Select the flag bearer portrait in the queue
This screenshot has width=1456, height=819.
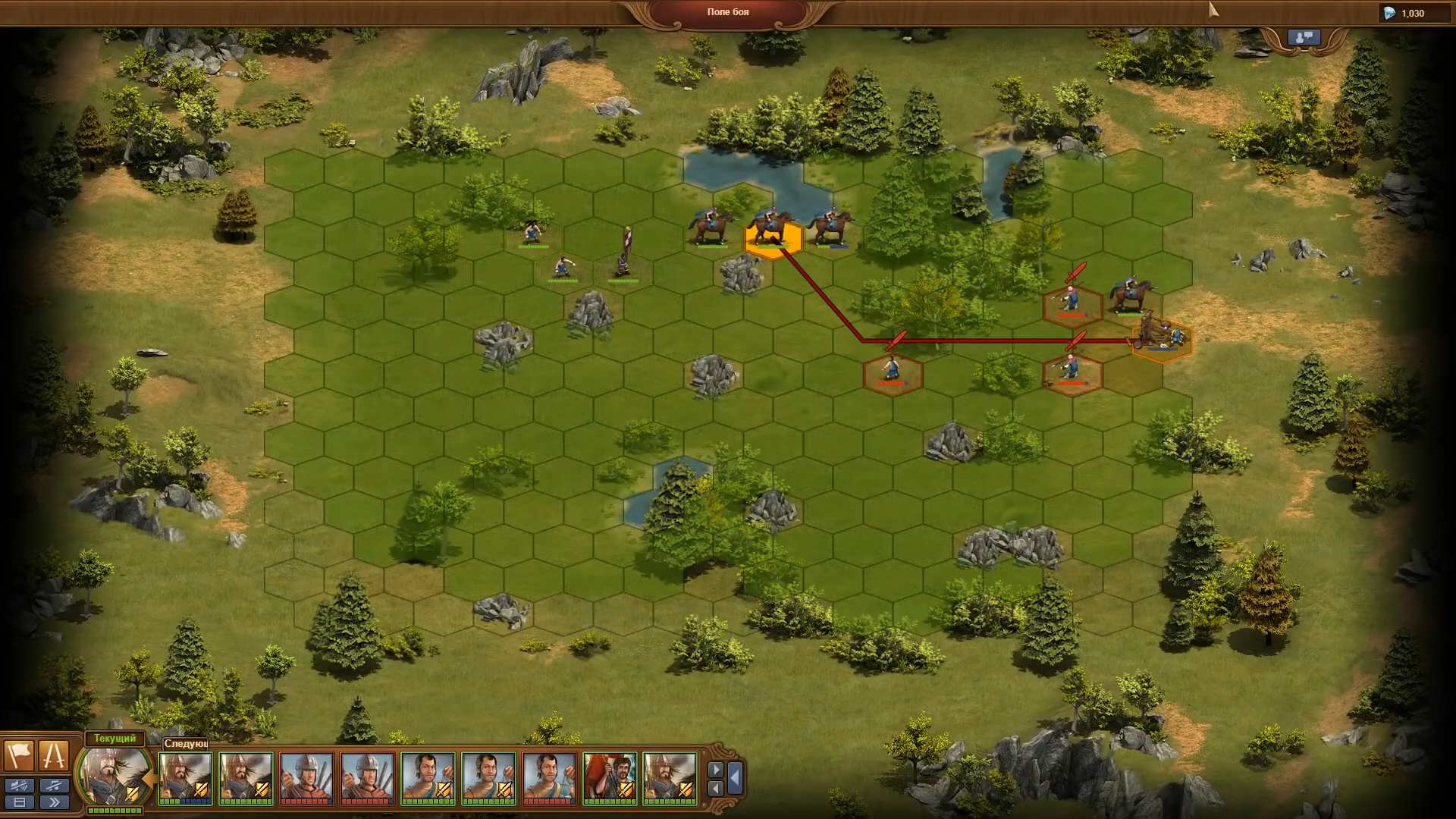[x=610, y=778]
